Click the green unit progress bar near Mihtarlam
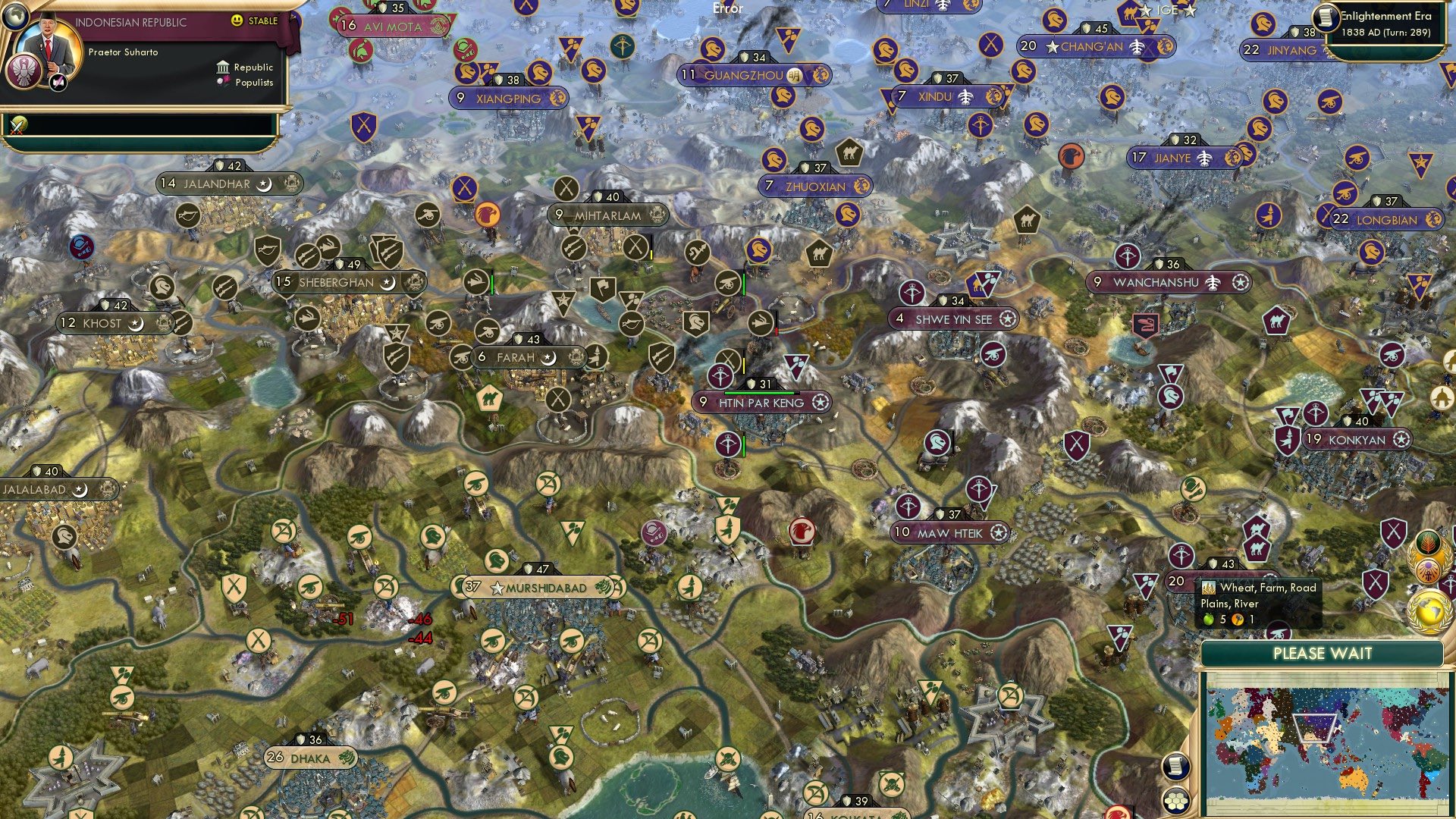 click(743, 283)
